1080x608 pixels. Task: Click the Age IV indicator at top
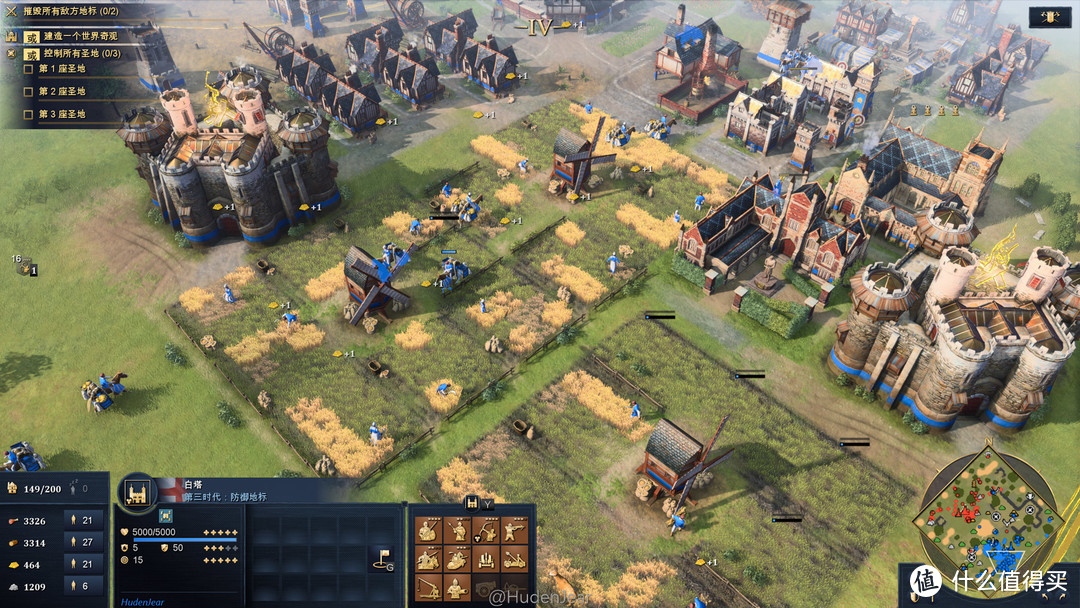[540, 28]
